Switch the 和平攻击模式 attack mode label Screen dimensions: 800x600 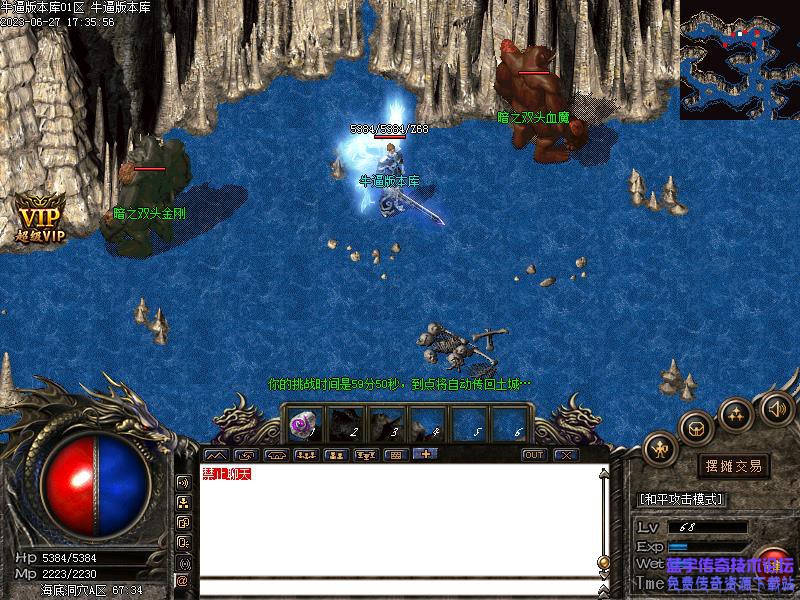(681, 499)
